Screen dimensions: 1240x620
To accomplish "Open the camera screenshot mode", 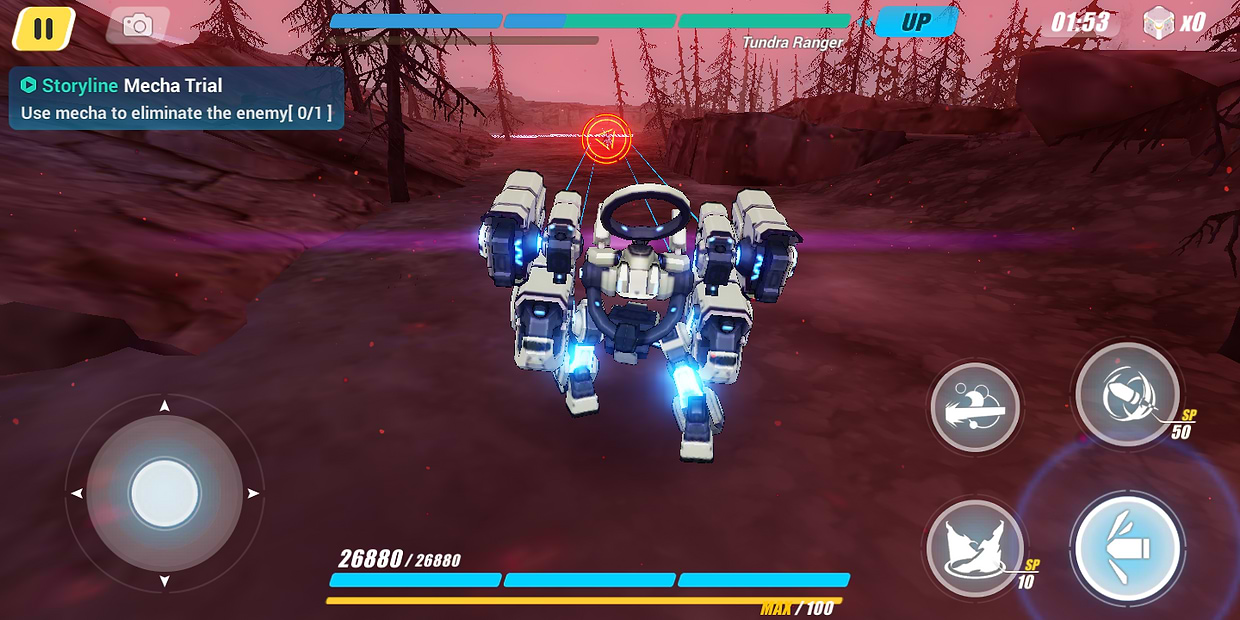I will coord(138,25).
